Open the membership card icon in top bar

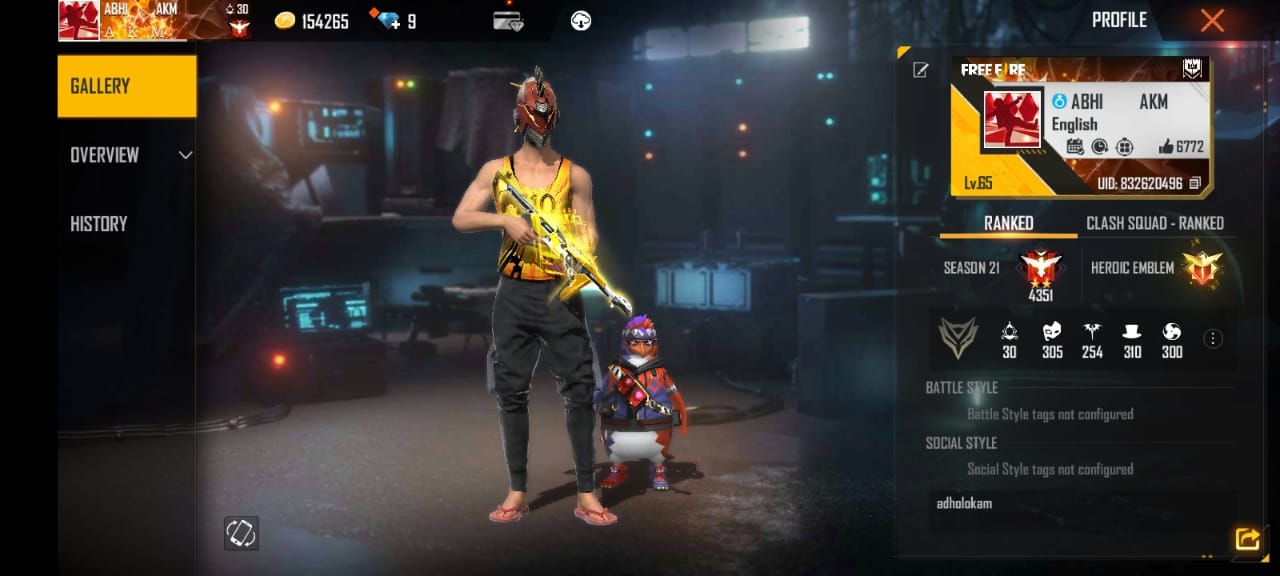click(x=508, y=21)
